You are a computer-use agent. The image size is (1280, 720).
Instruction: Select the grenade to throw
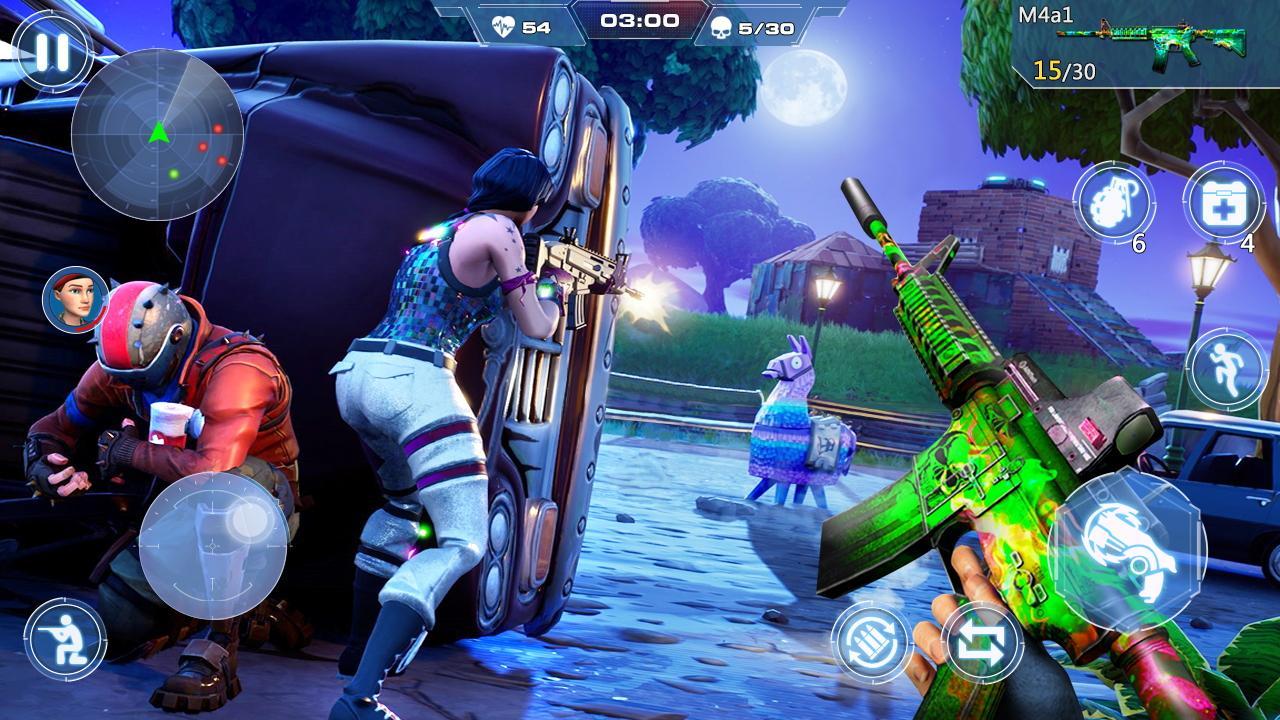1116,202
